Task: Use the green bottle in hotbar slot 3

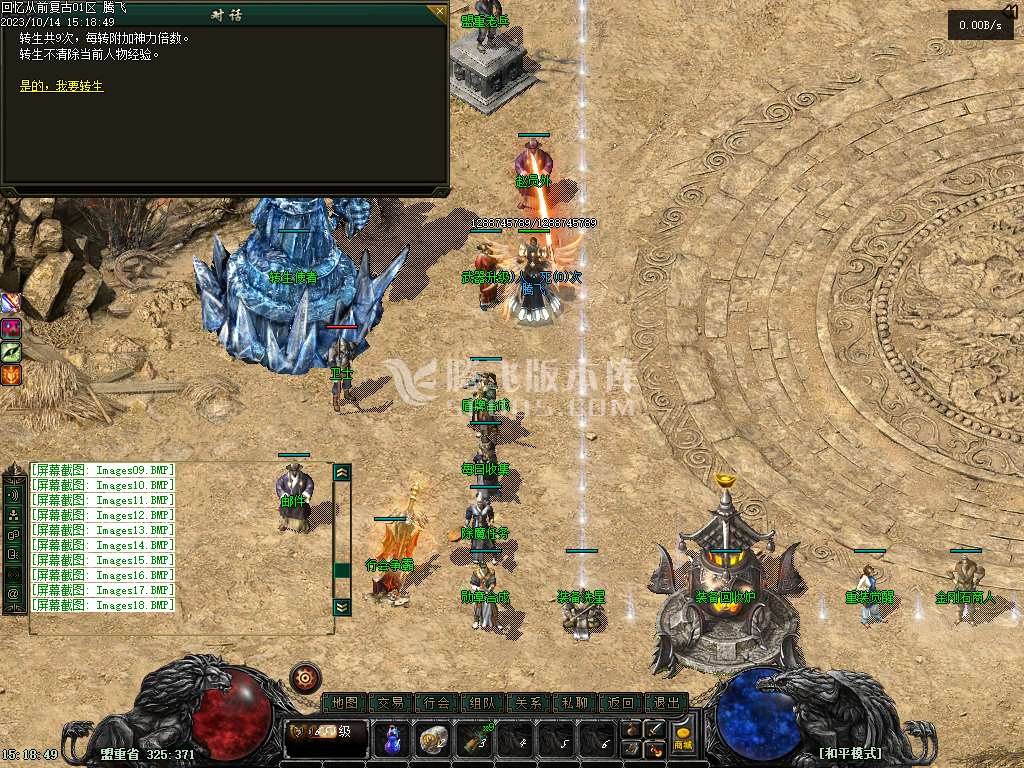Action: coord(475,739)
